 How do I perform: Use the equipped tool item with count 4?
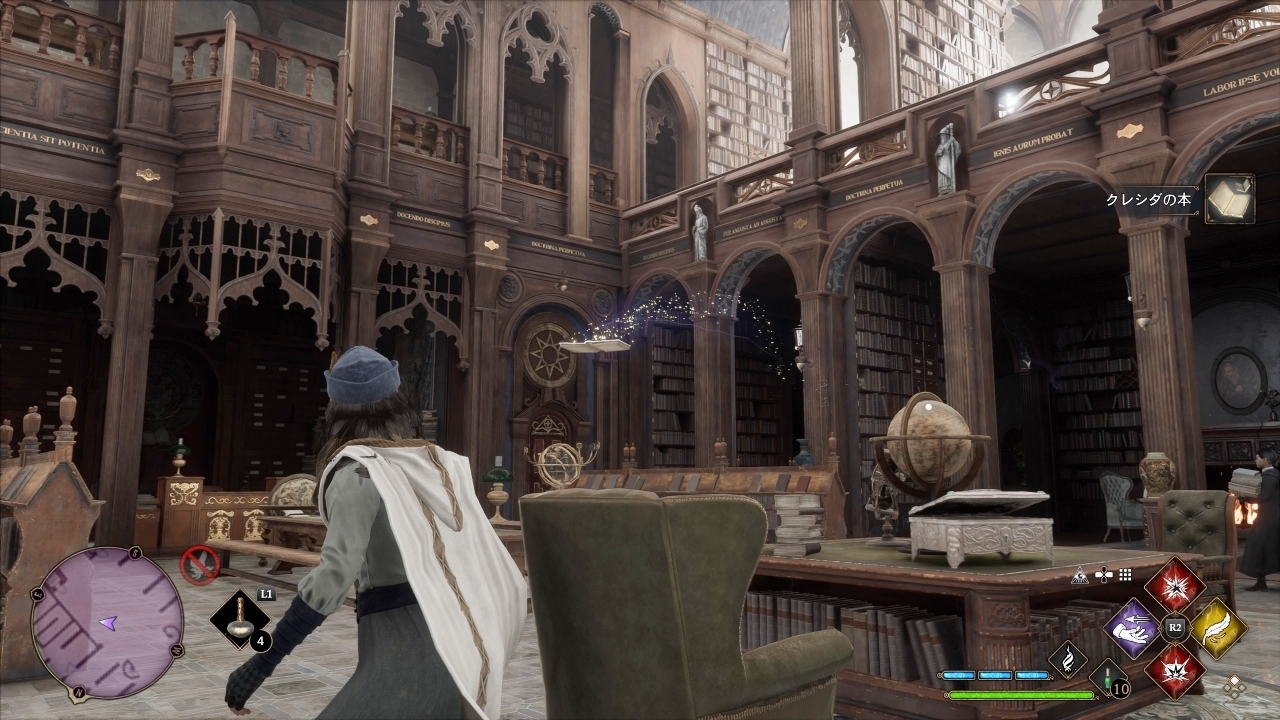[240, 620]
